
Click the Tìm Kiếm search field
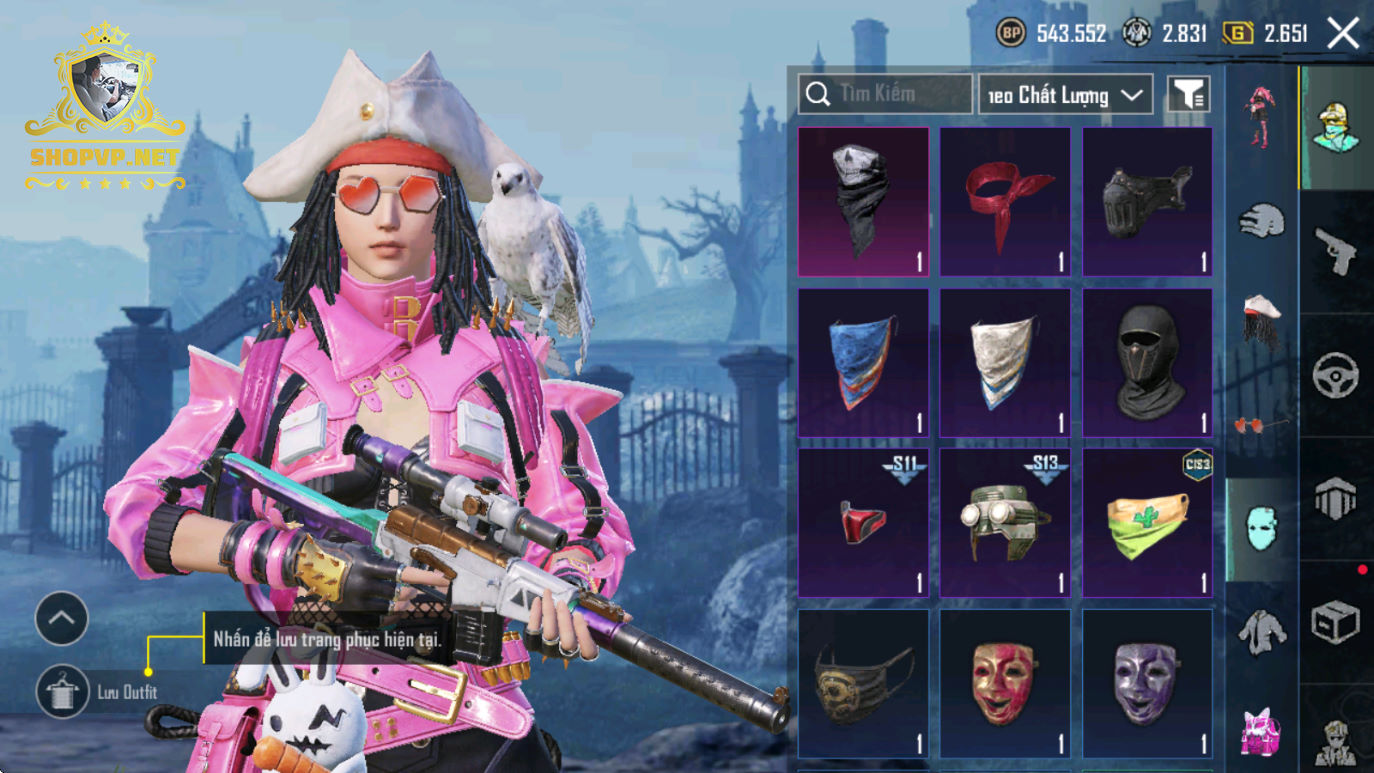pyautogui.click(x=885, y=94)
